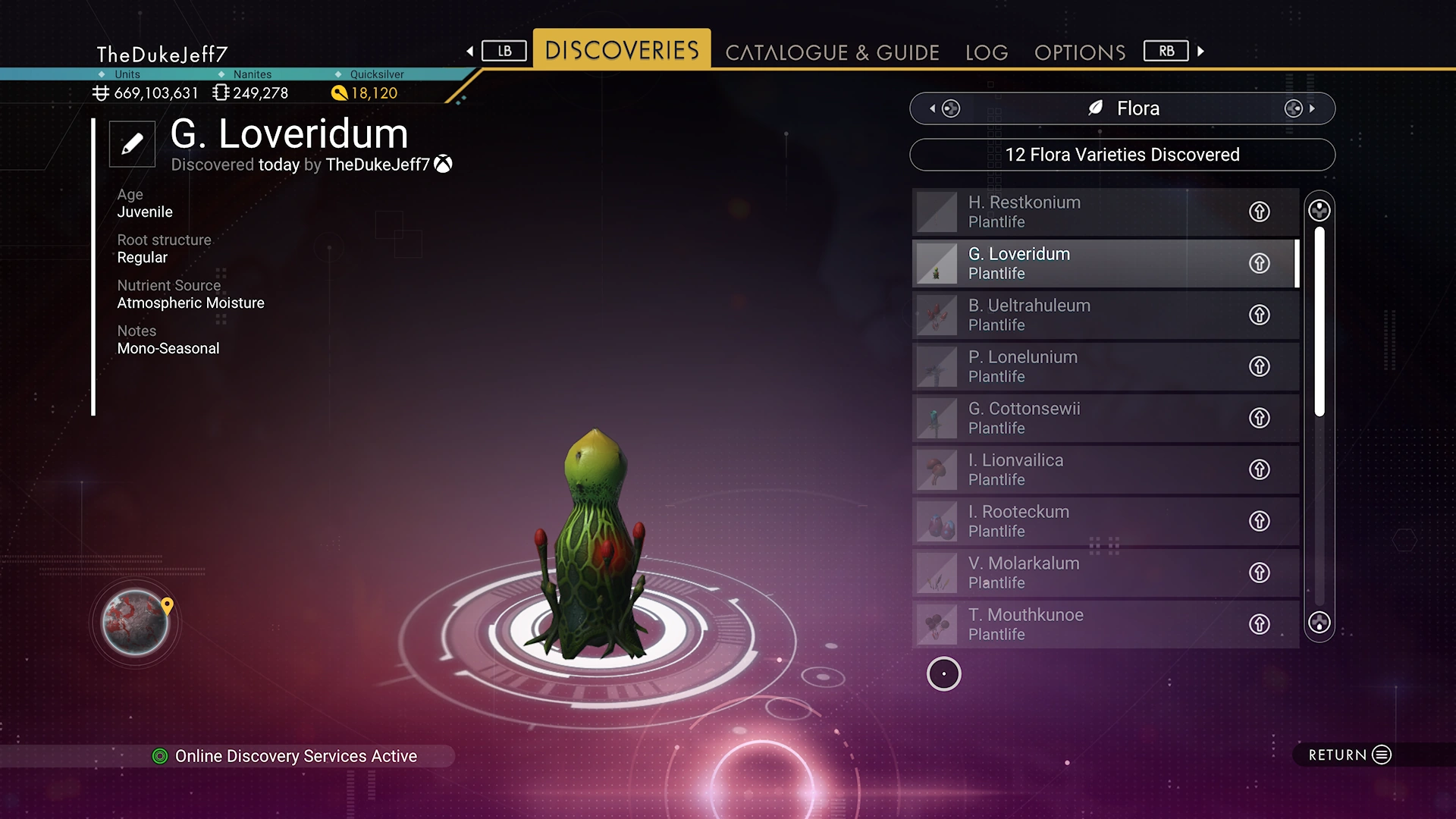Screen dimensions: 1456x819
Task: Select H. Restkonium in the flora list
Action: coord(1077,212)
